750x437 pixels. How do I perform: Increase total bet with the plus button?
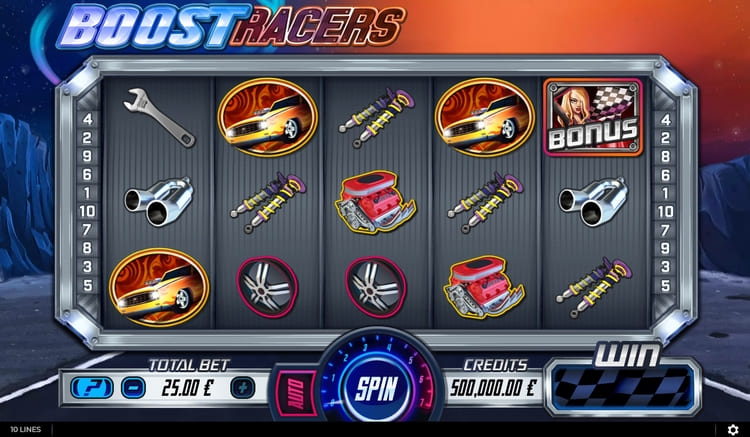coord(242,386)
